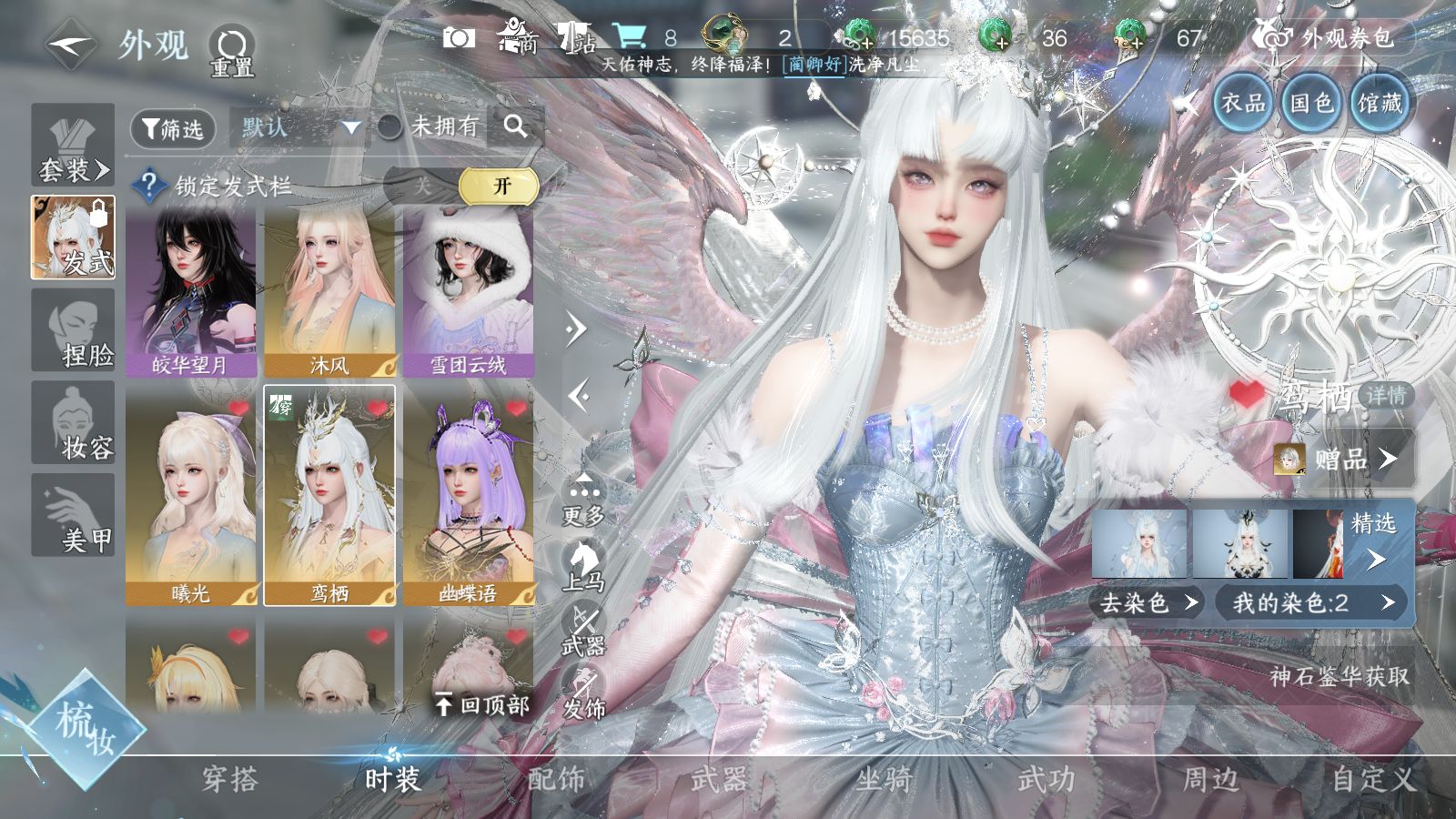1456x819 pixels.
Task: Select the 曦光 hairstyle card
Action: click(191, 496)
